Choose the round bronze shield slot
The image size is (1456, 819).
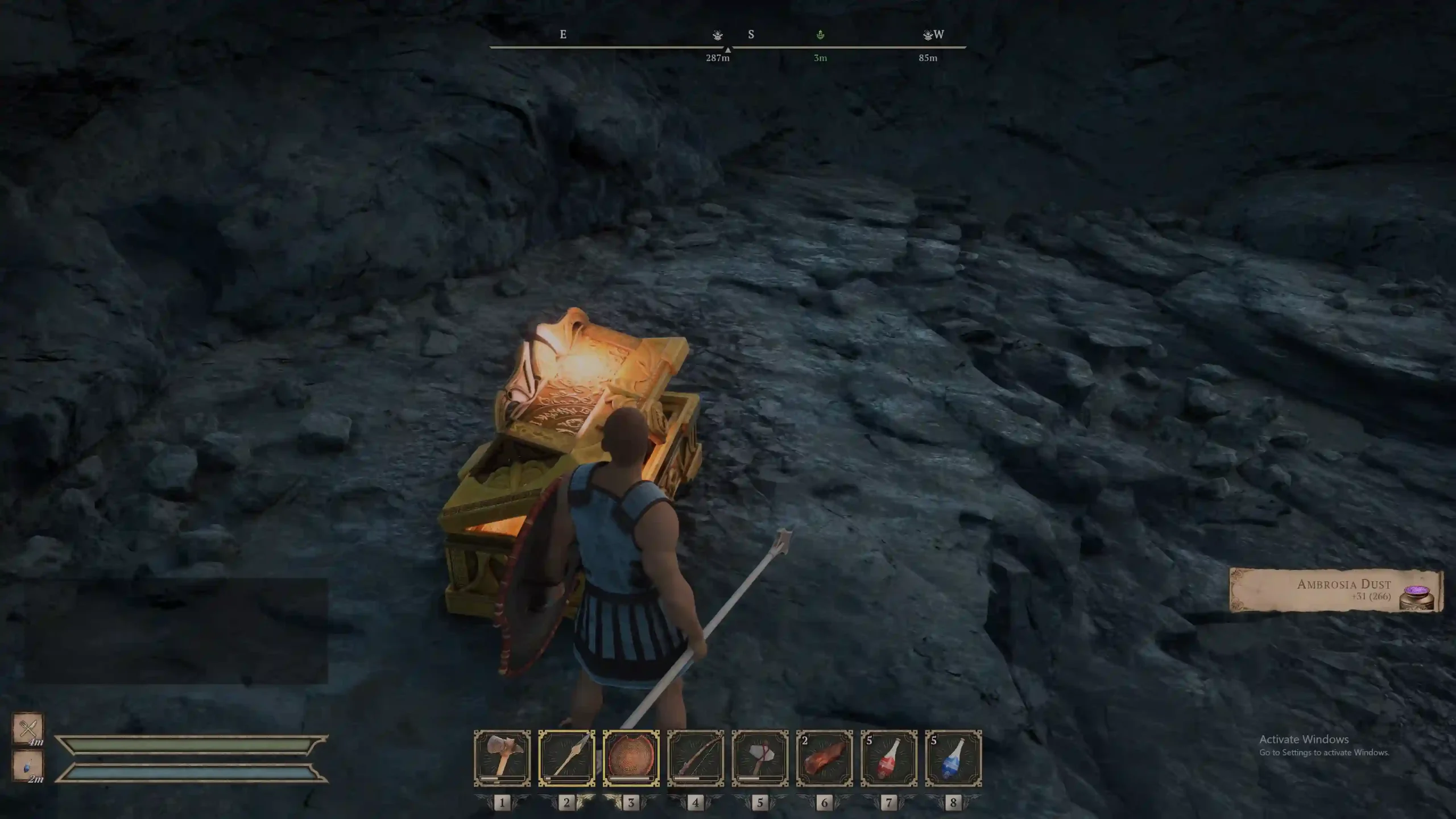tap(631, 758)
